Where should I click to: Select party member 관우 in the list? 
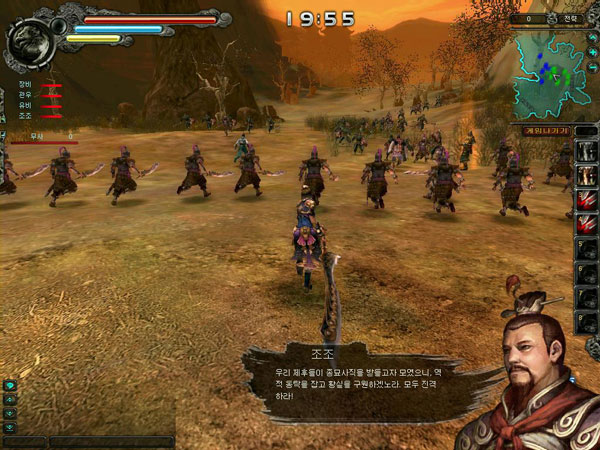pyautogui.click(x=24, y=95)
